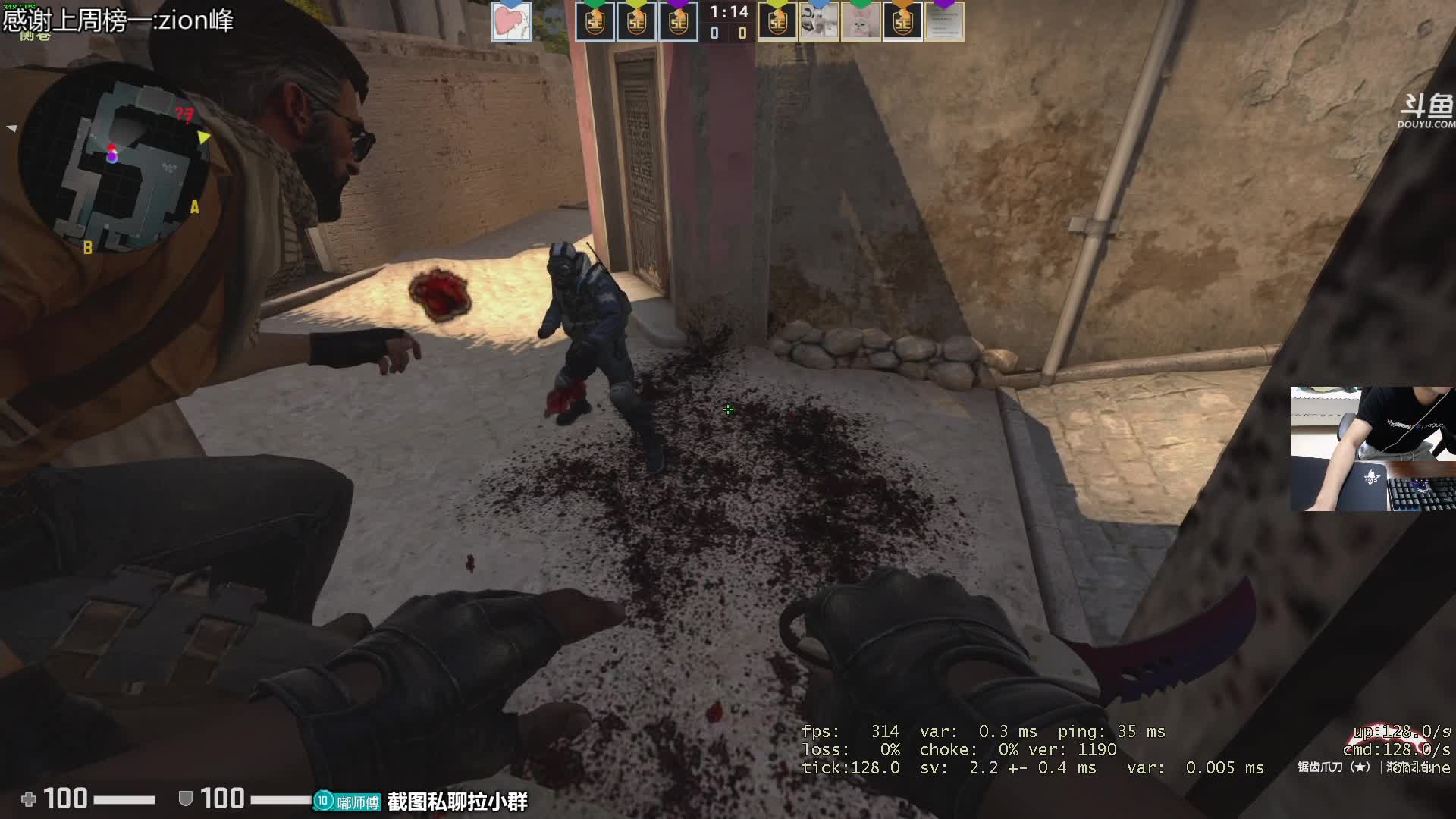
Task: Click bombsite B label on the radar
Action: coord(88,247)
